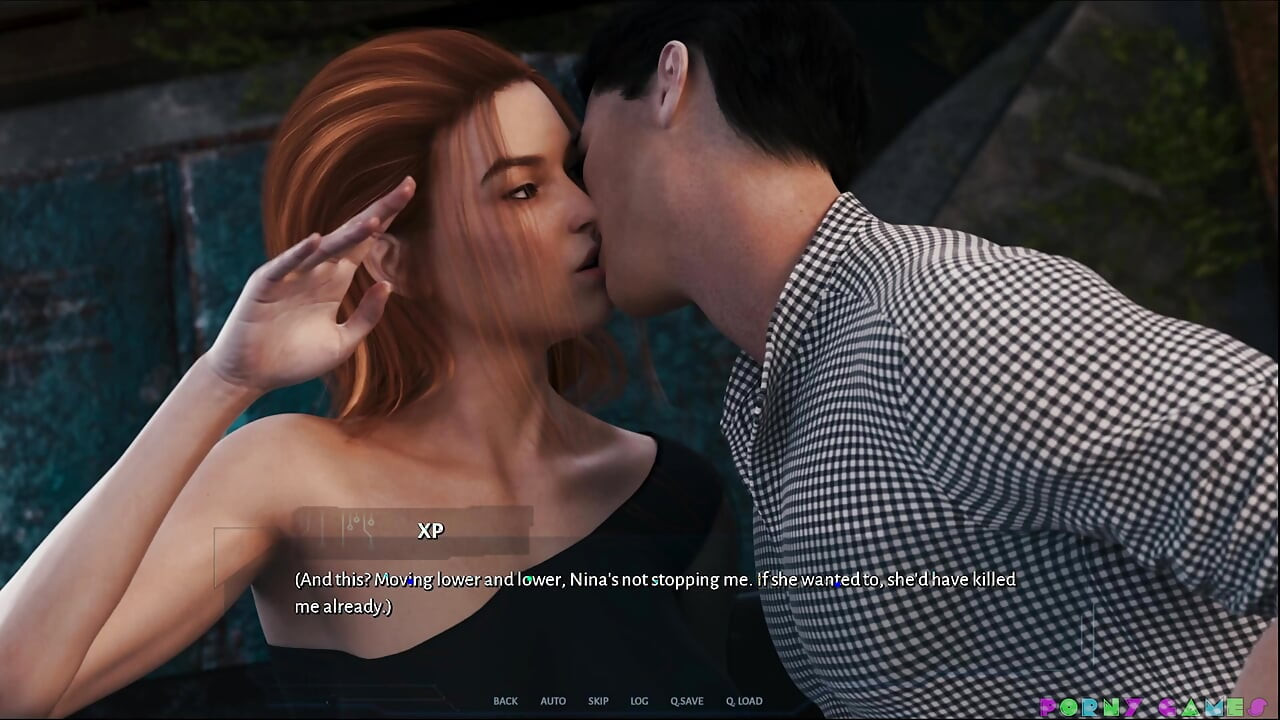Activate quick save via Q.SAVE label
The width and height of the screenshot is (1280, 720).
pyautogui.click(x=690, y=700)
